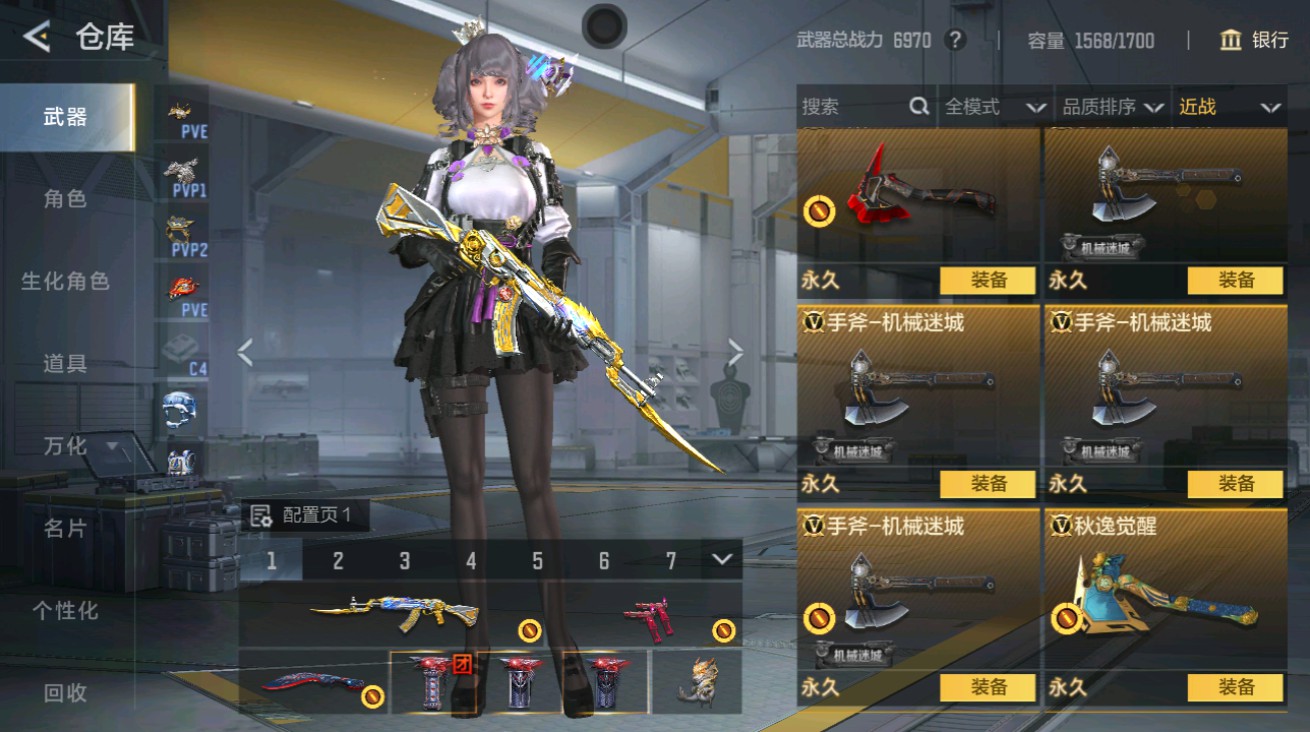
Task: Show weapon power help question mark
Action: point(956,40)
